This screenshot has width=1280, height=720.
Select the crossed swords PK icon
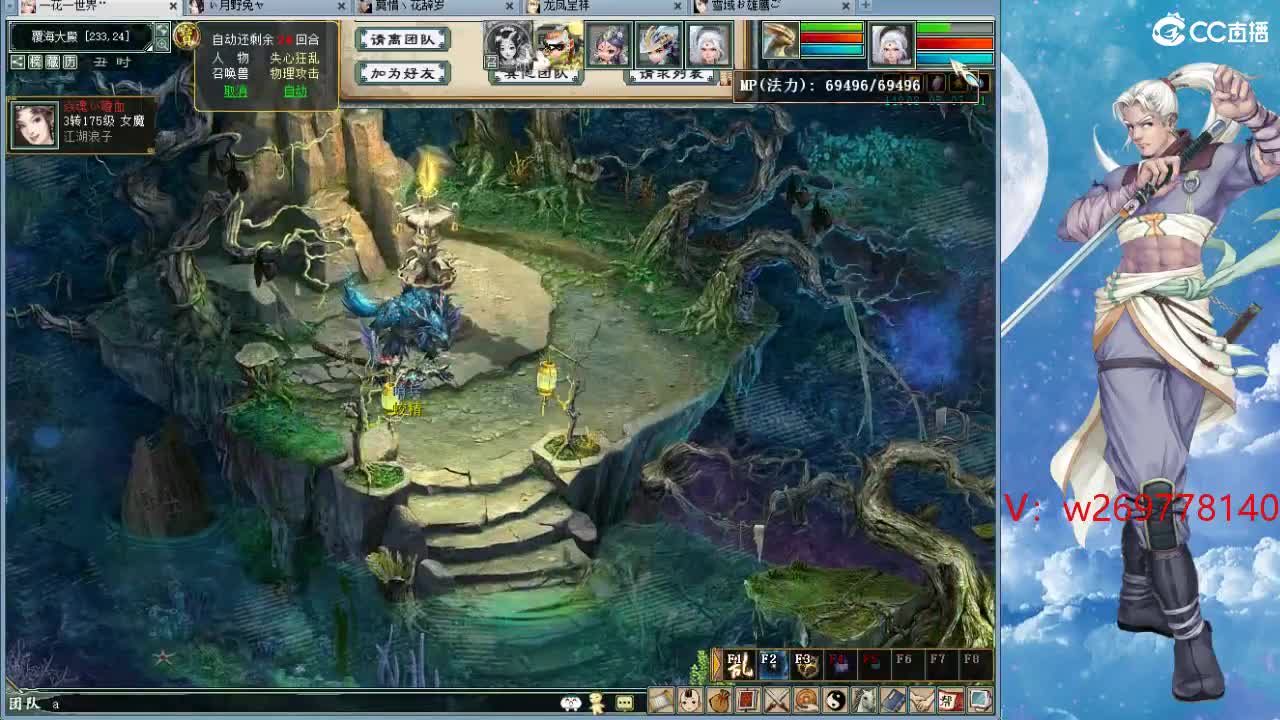pyautogui.click(x=775, y=702)
